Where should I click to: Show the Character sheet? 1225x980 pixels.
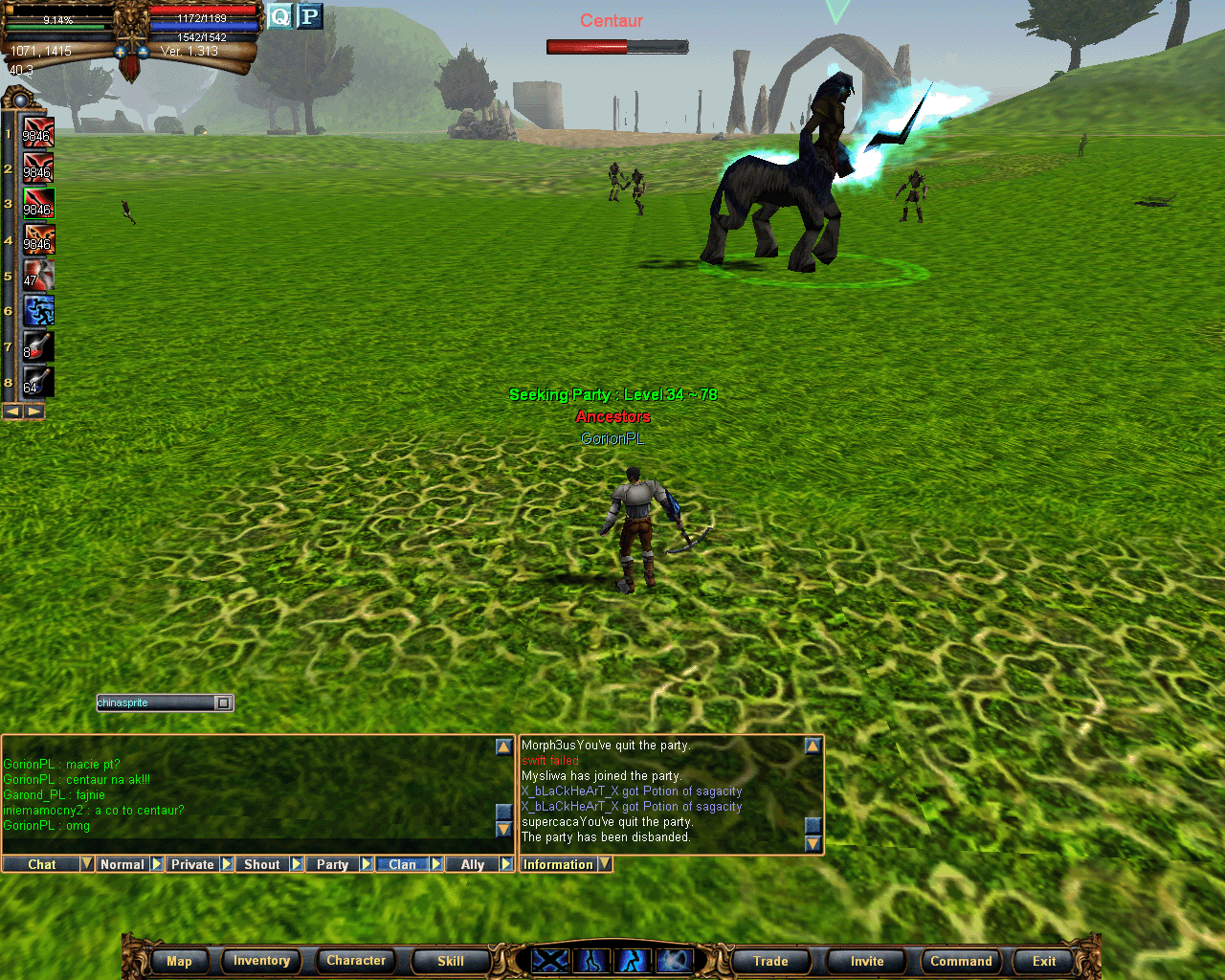tap(356, 961)
